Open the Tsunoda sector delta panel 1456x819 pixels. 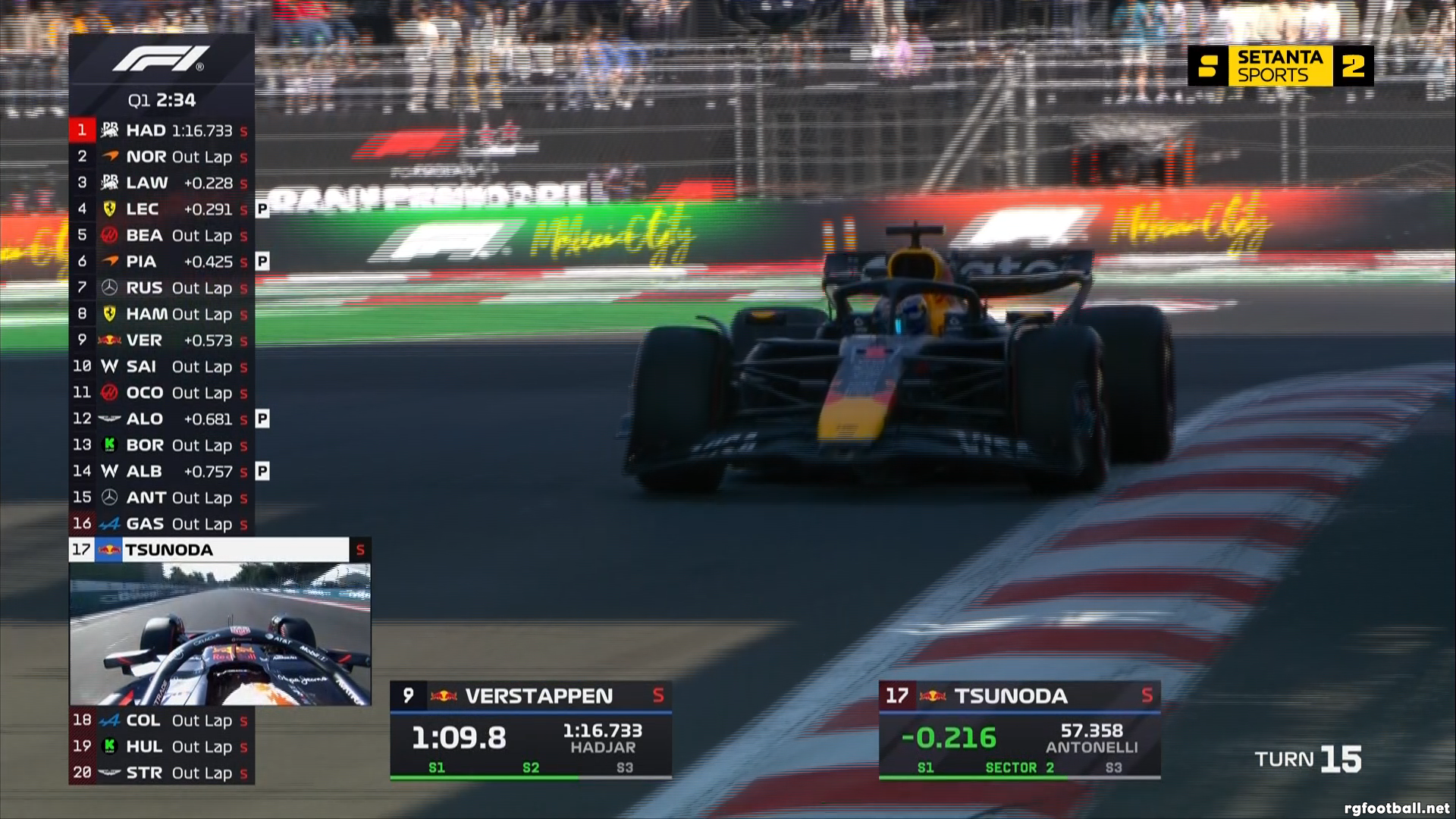pos(1019,730)
